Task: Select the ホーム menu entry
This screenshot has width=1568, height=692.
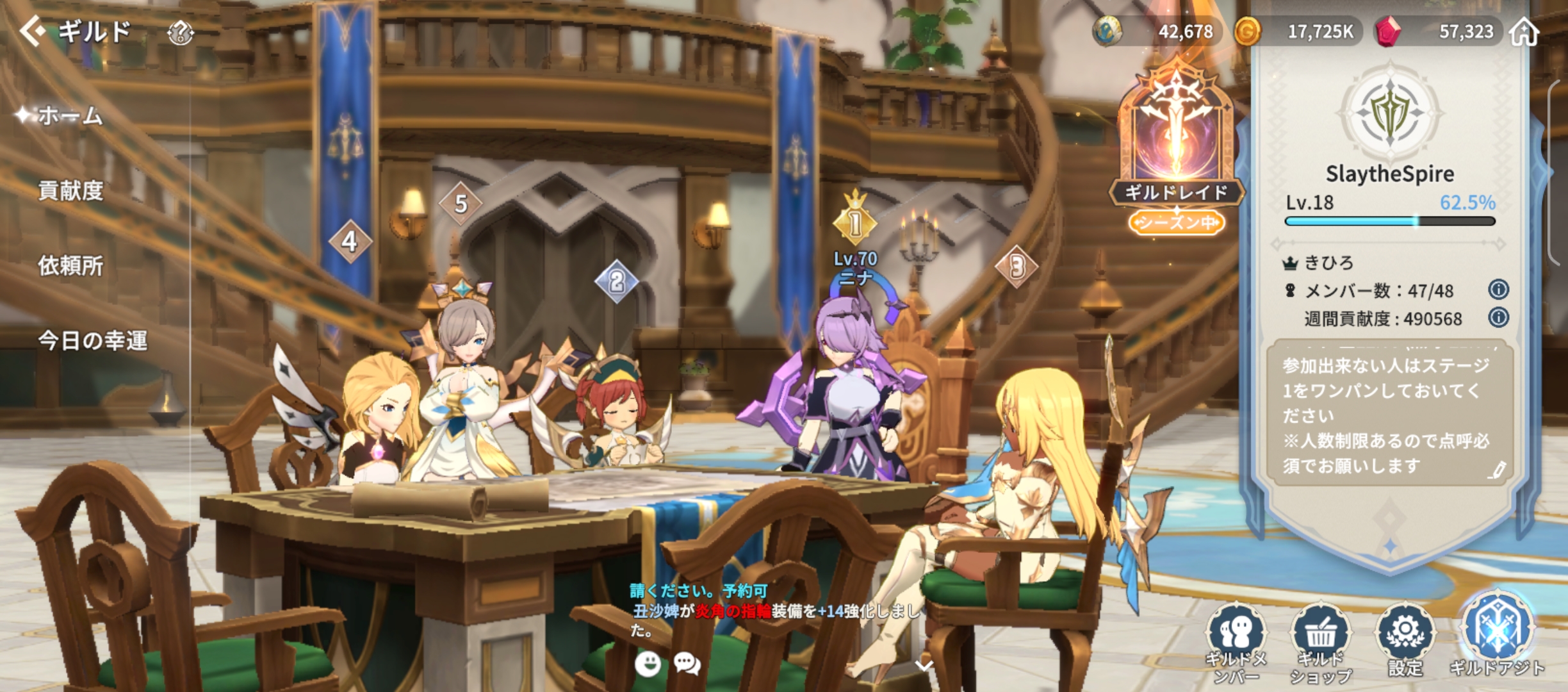Action: pyautogui.click(x=70, y=116)
